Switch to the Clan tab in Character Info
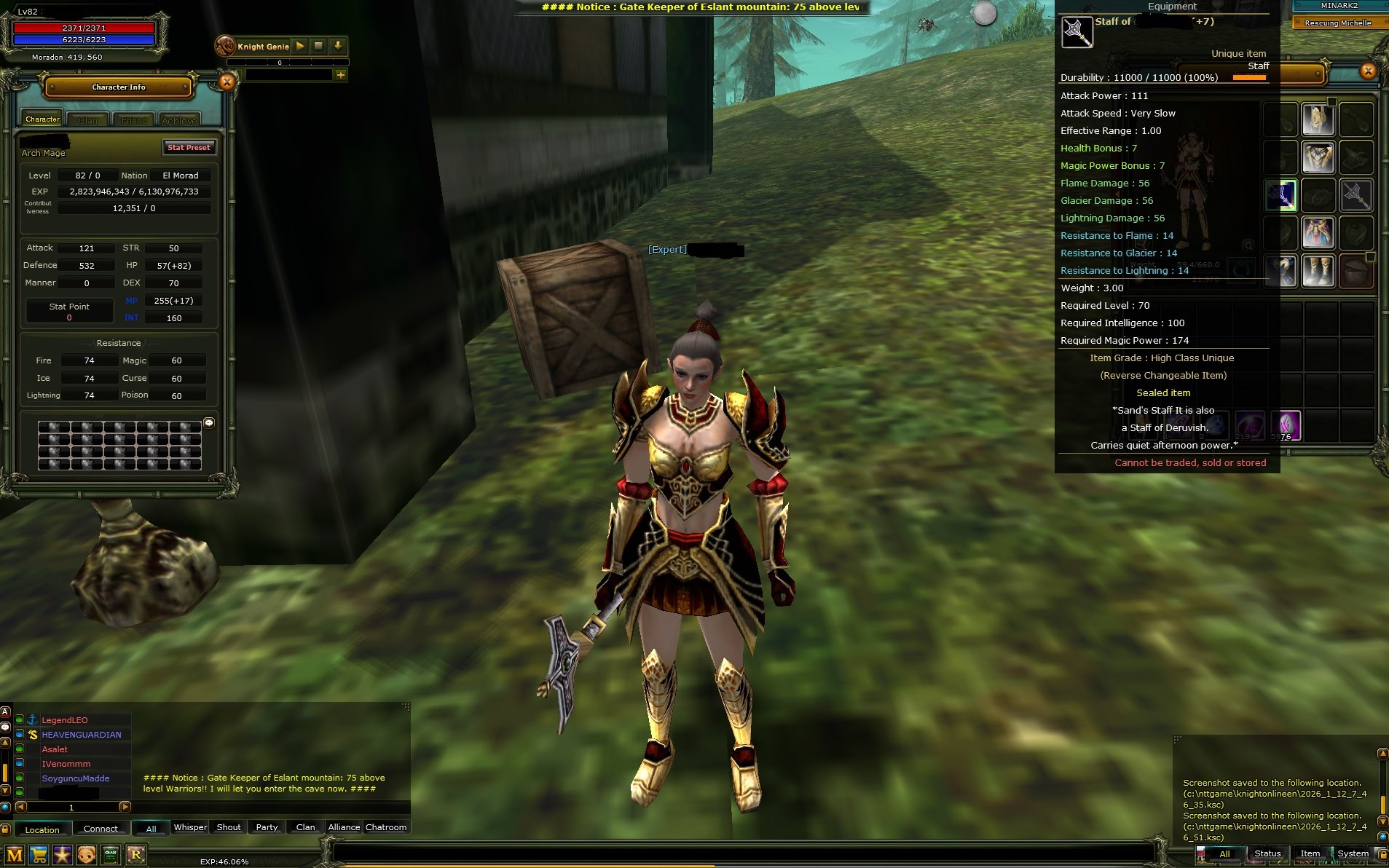Viewport: 1389px width, 868px height. click(x=87, y=119)
